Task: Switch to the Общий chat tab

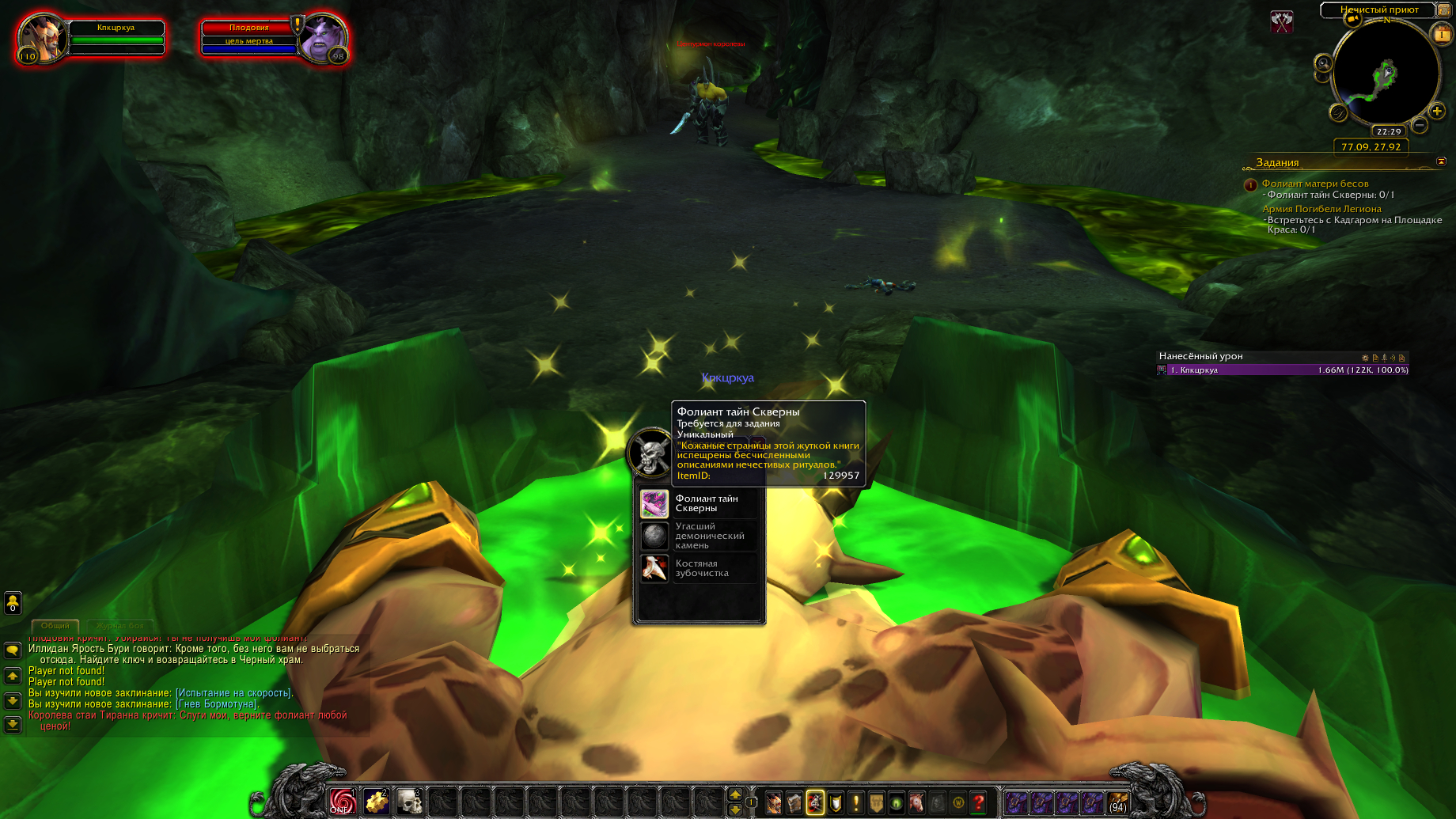Action: click(55, 625)
